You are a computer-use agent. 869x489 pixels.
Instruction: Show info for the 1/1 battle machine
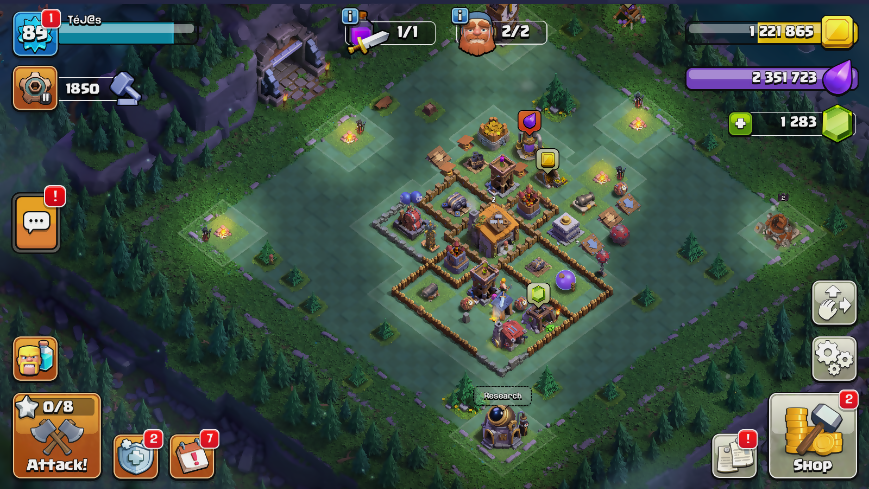coord(350,16)
